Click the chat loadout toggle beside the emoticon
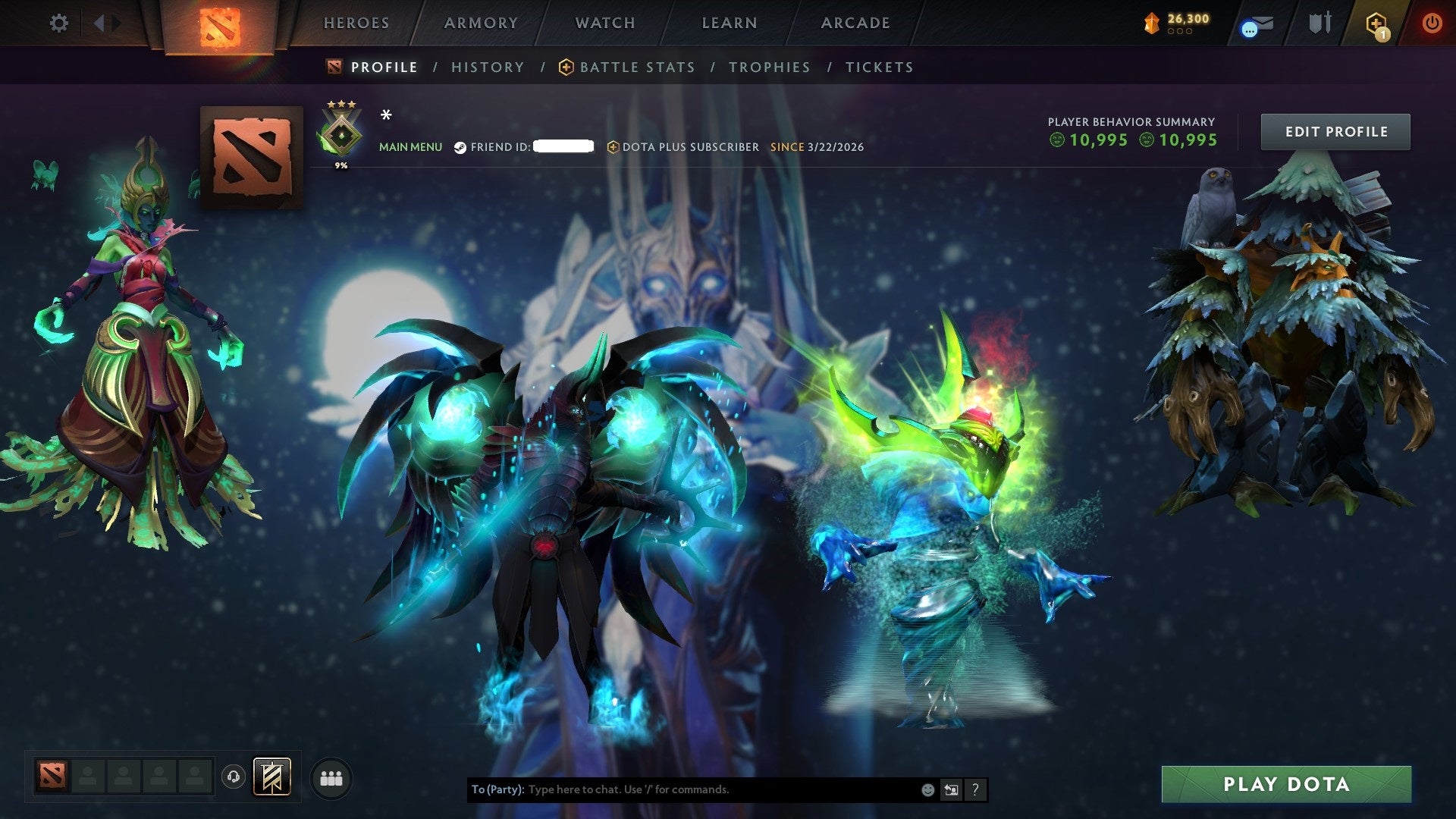Viewport: 1456px width, 819px height. coord(951,789)
